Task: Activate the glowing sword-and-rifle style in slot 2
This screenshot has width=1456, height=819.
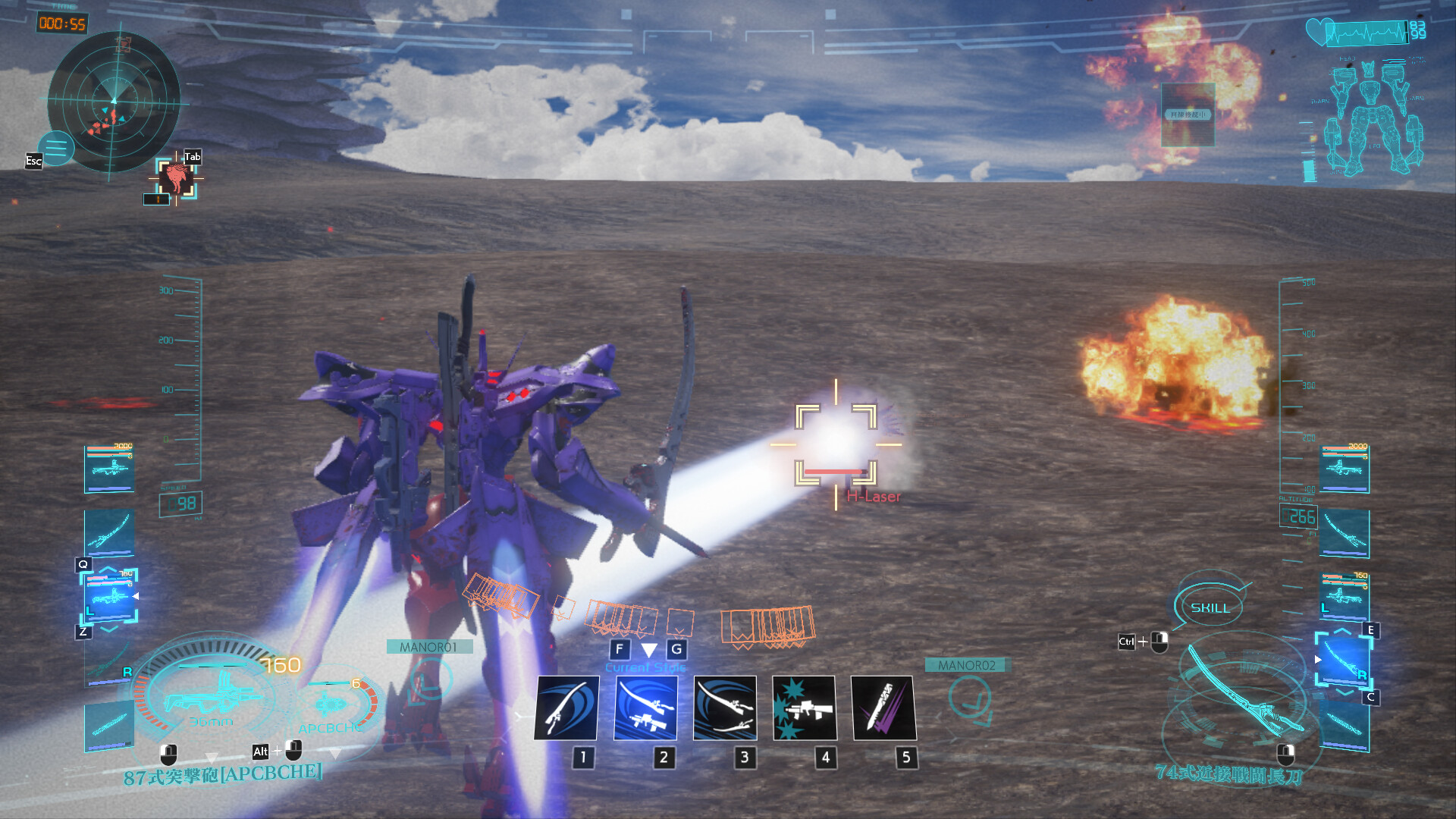Action: tap(646, 709)
